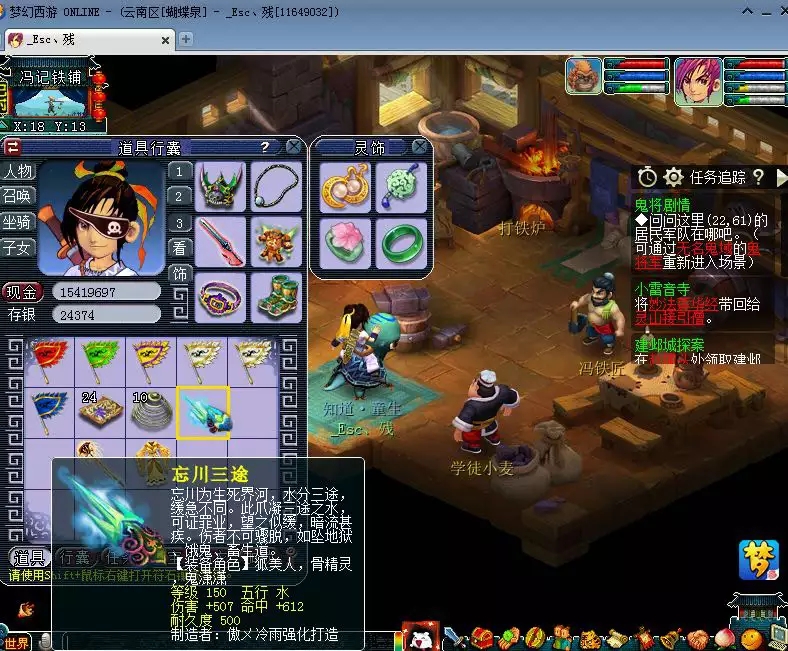Close the 道具行囊 inventory window
This screenshot has width=788, height=651.
pyautogui.click(x=293, y=146)
